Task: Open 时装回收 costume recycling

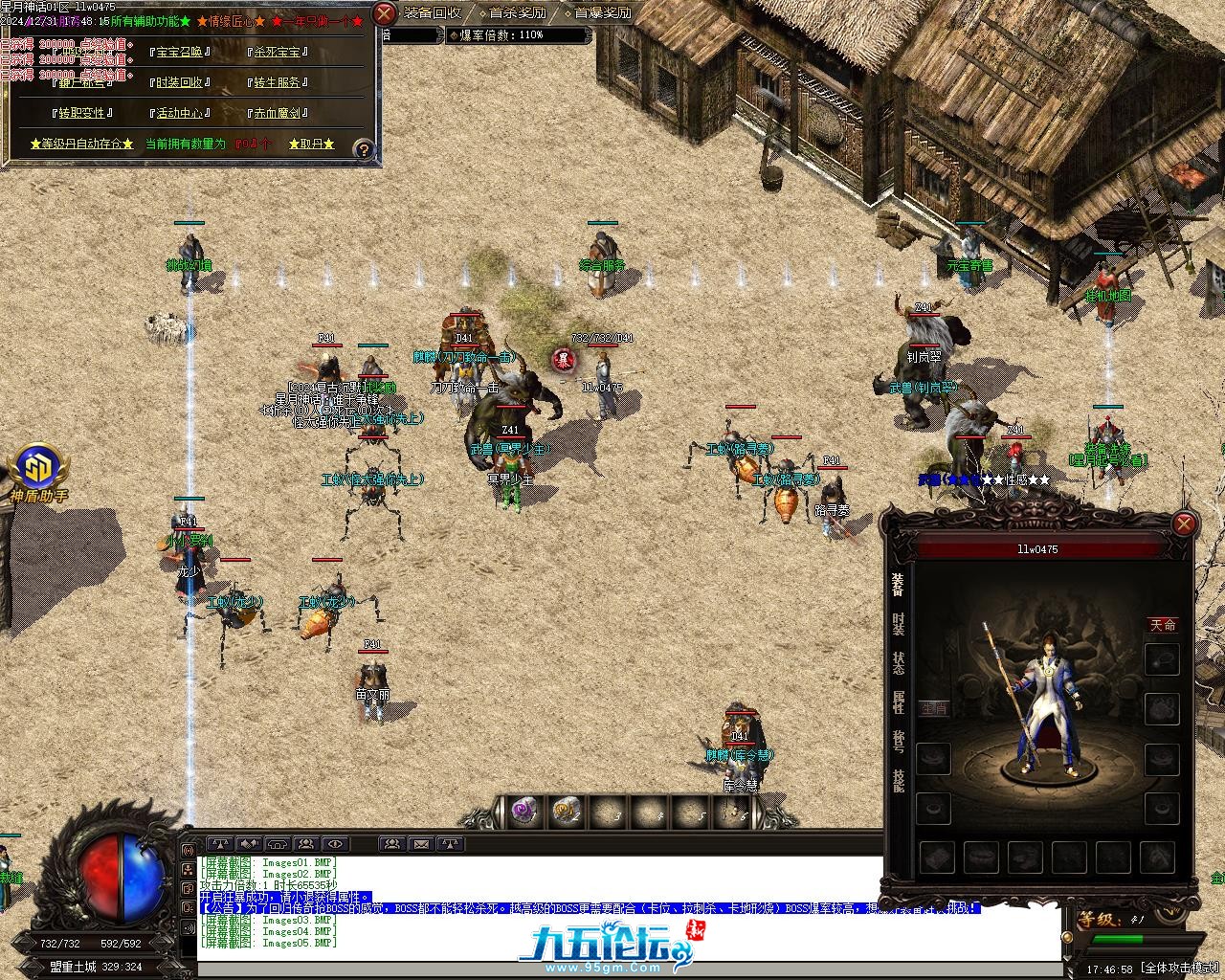Action: [x=179, y=83]
